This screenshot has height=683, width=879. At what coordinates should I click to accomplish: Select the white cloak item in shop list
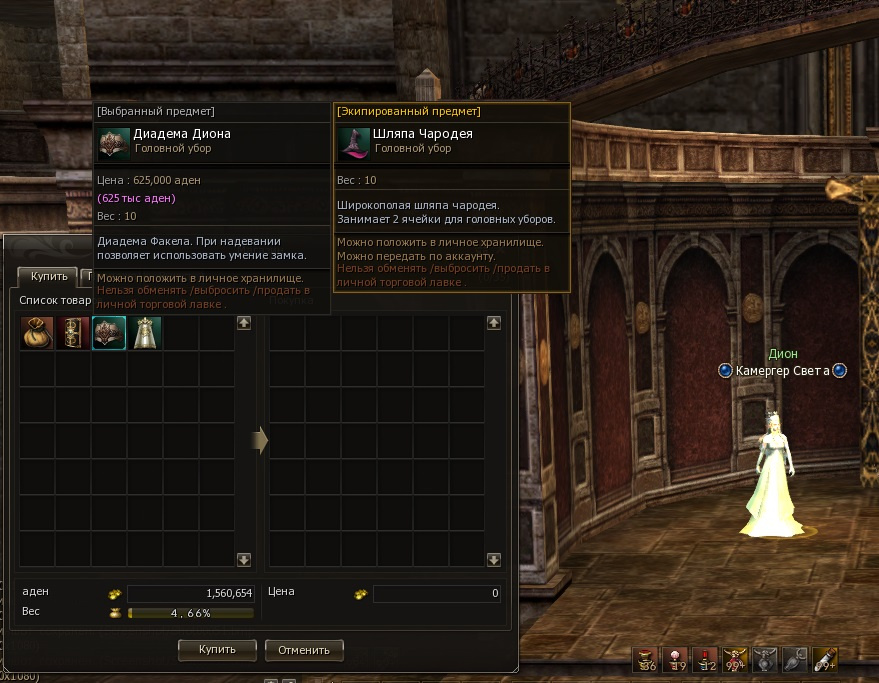tap(146, 333)
